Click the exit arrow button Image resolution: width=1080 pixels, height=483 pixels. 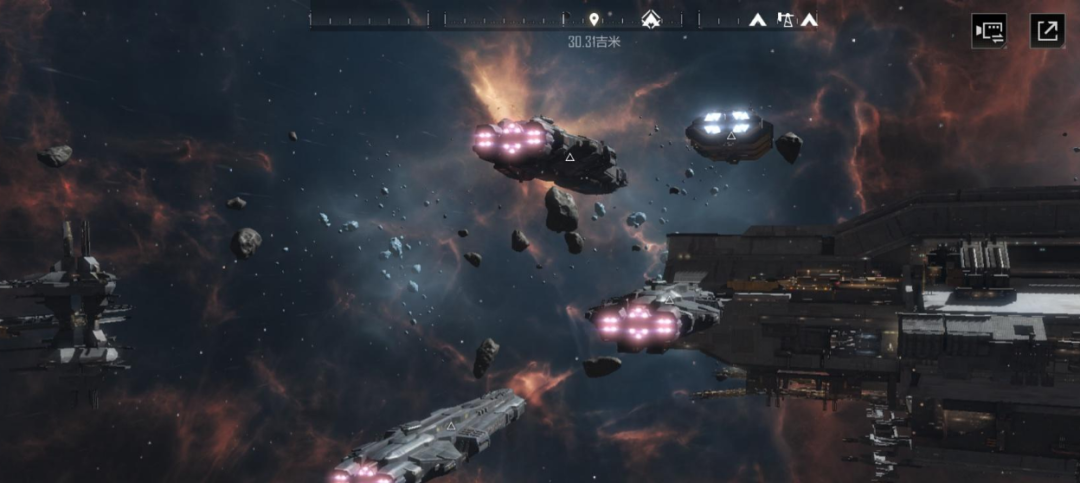[x=1047, y=30]
